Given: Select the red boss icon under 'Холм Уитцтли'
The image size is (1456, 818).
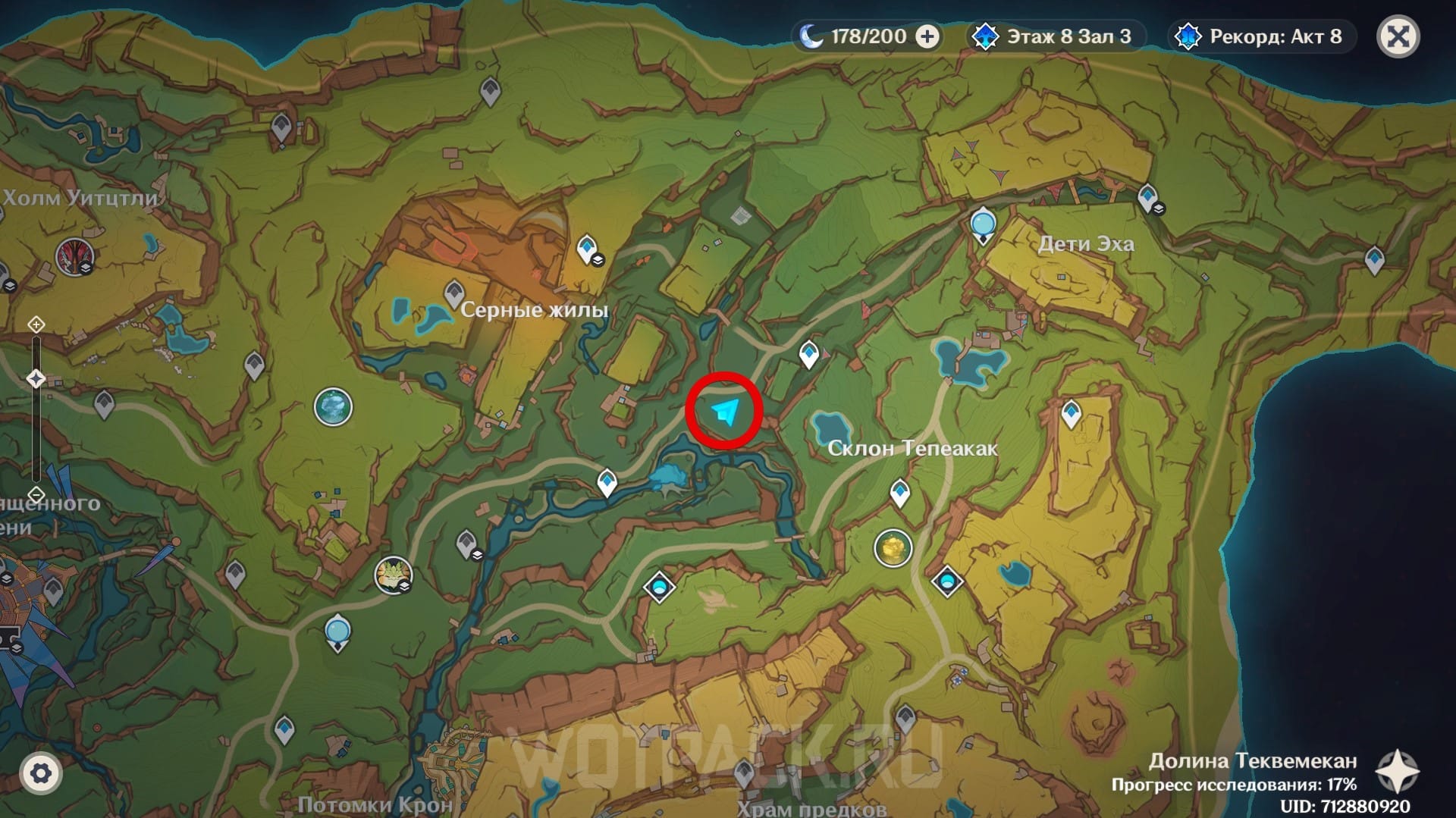Looking at the screenshot, I should pos(74,256).
